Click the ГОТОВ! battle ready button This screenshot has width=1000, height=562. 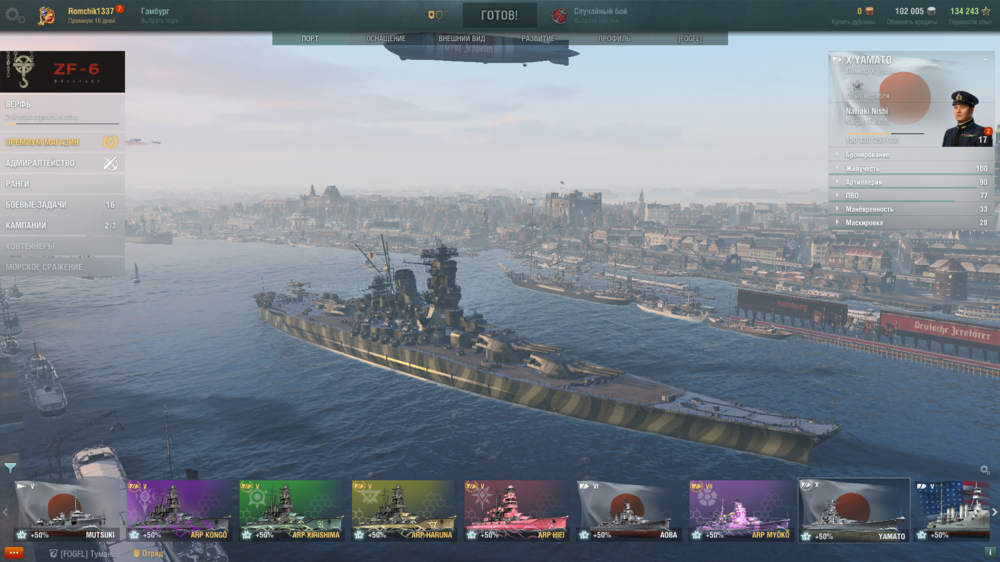click(499, 16)
